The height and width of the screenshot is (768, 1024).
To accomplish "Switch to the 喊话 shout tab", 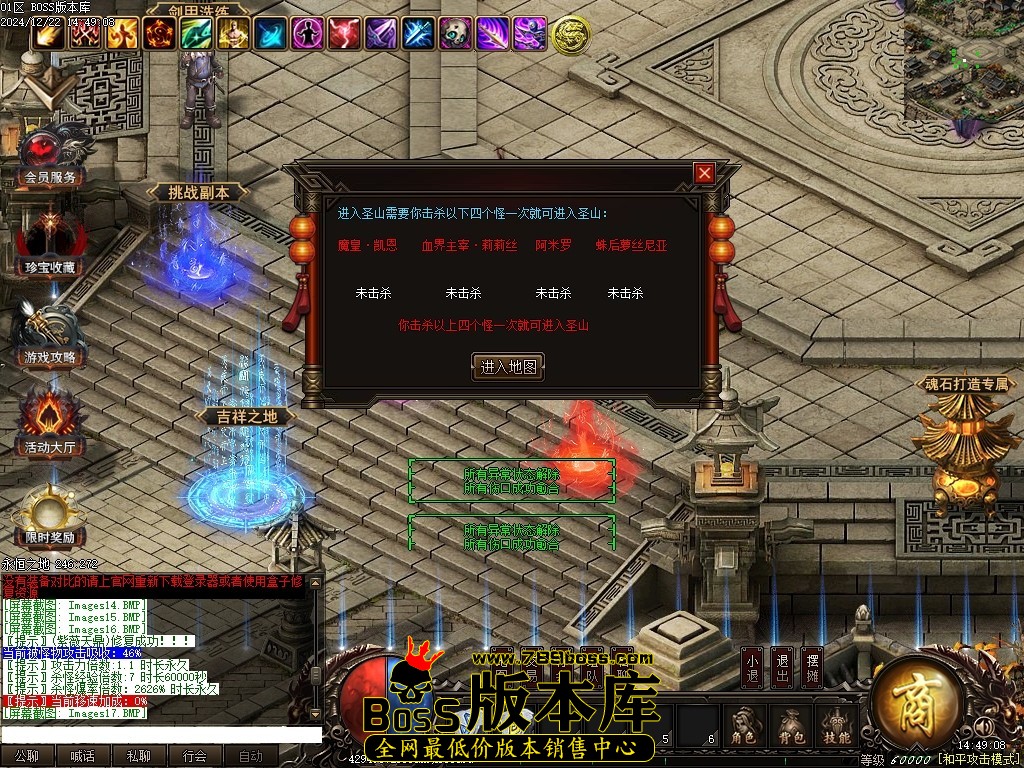I will tap(82, 756).
